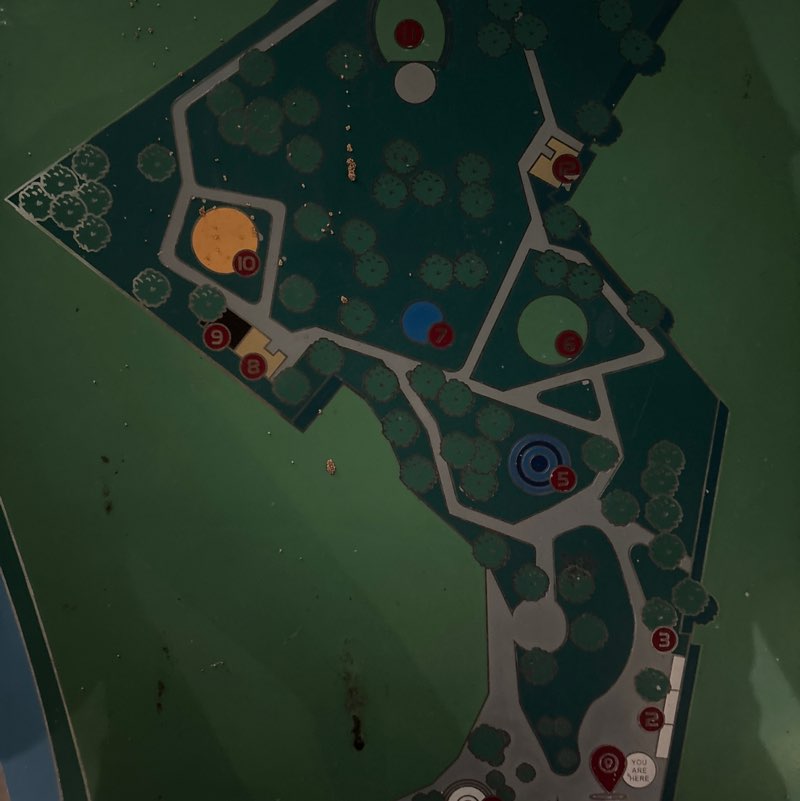Pick map marker number 8
The height and width of the screenshot is (801, 800).
[254, 367]
